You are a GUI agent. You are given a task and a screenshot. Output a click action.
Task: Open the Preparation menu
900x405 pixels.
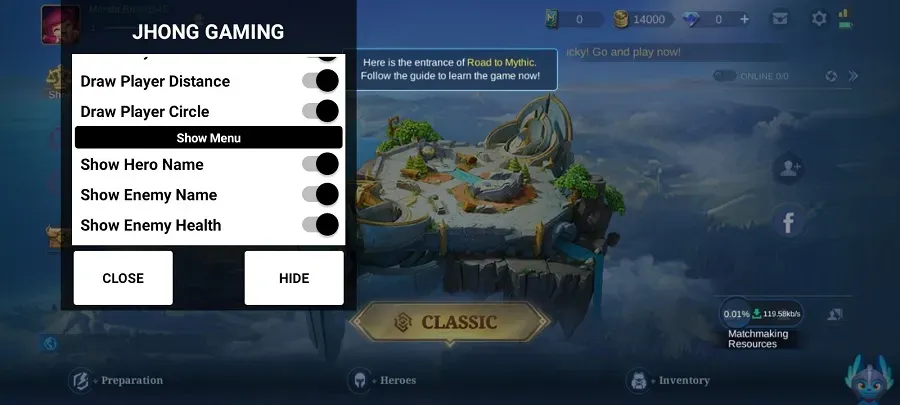[116, 380]
